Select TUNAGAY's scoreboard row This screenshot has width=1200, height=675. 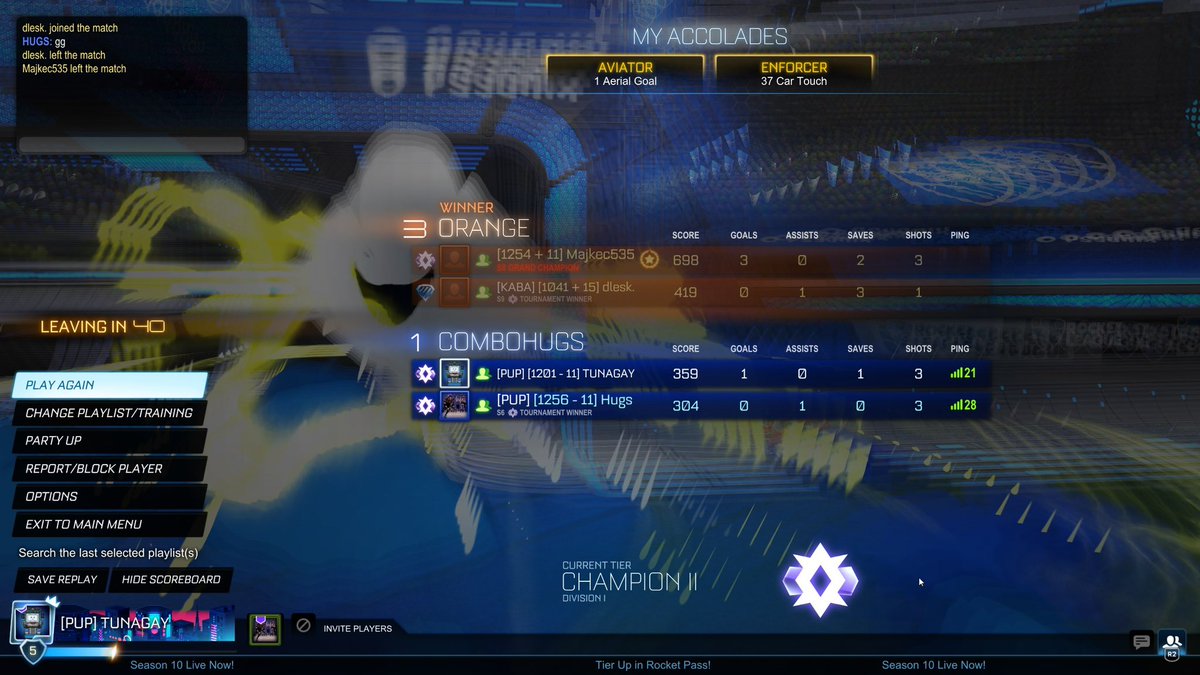[700, 374]
